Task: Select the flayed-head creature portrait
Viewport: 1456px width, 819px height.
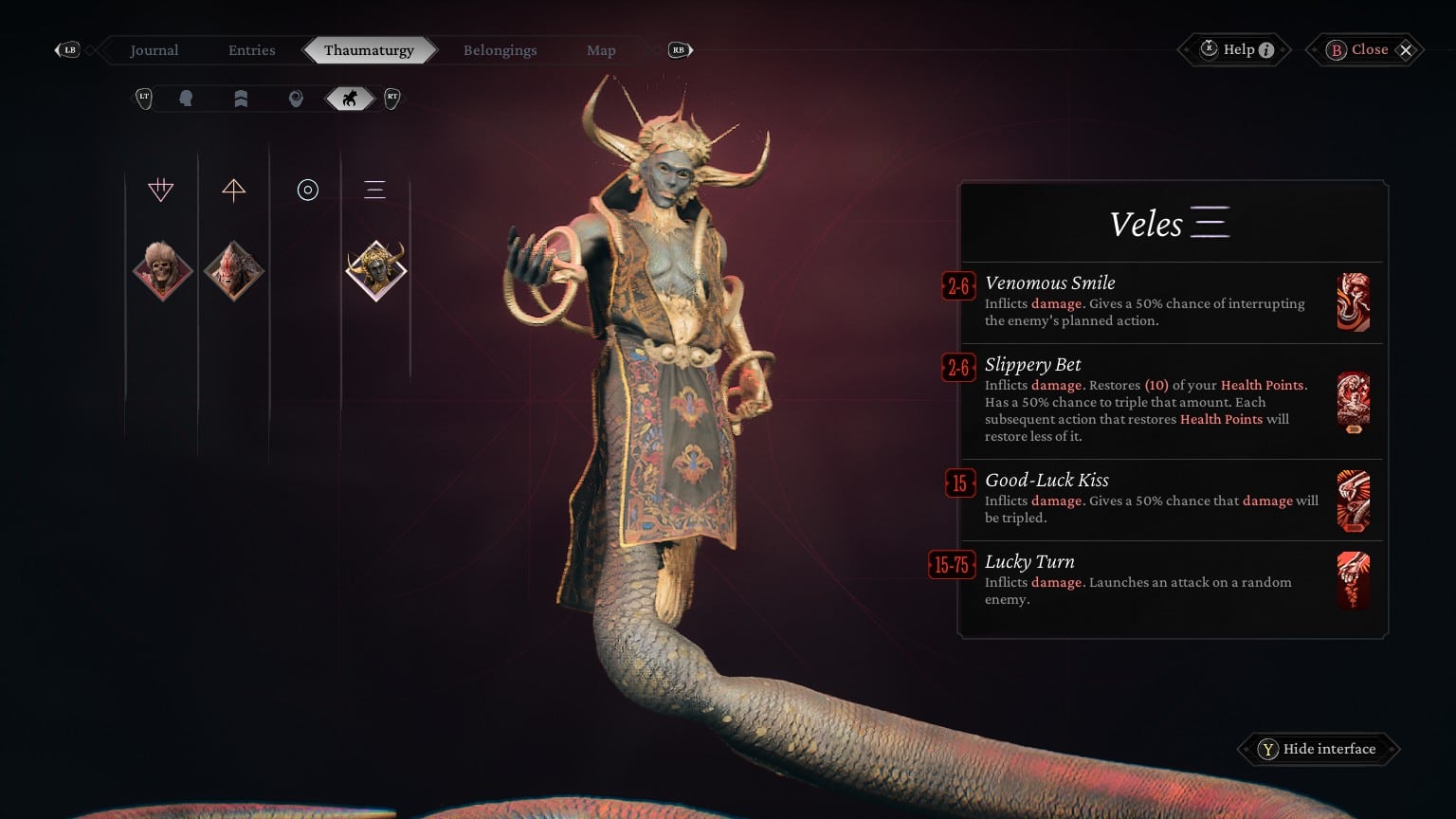Action: pyautogui.click(x=233, y=269)
